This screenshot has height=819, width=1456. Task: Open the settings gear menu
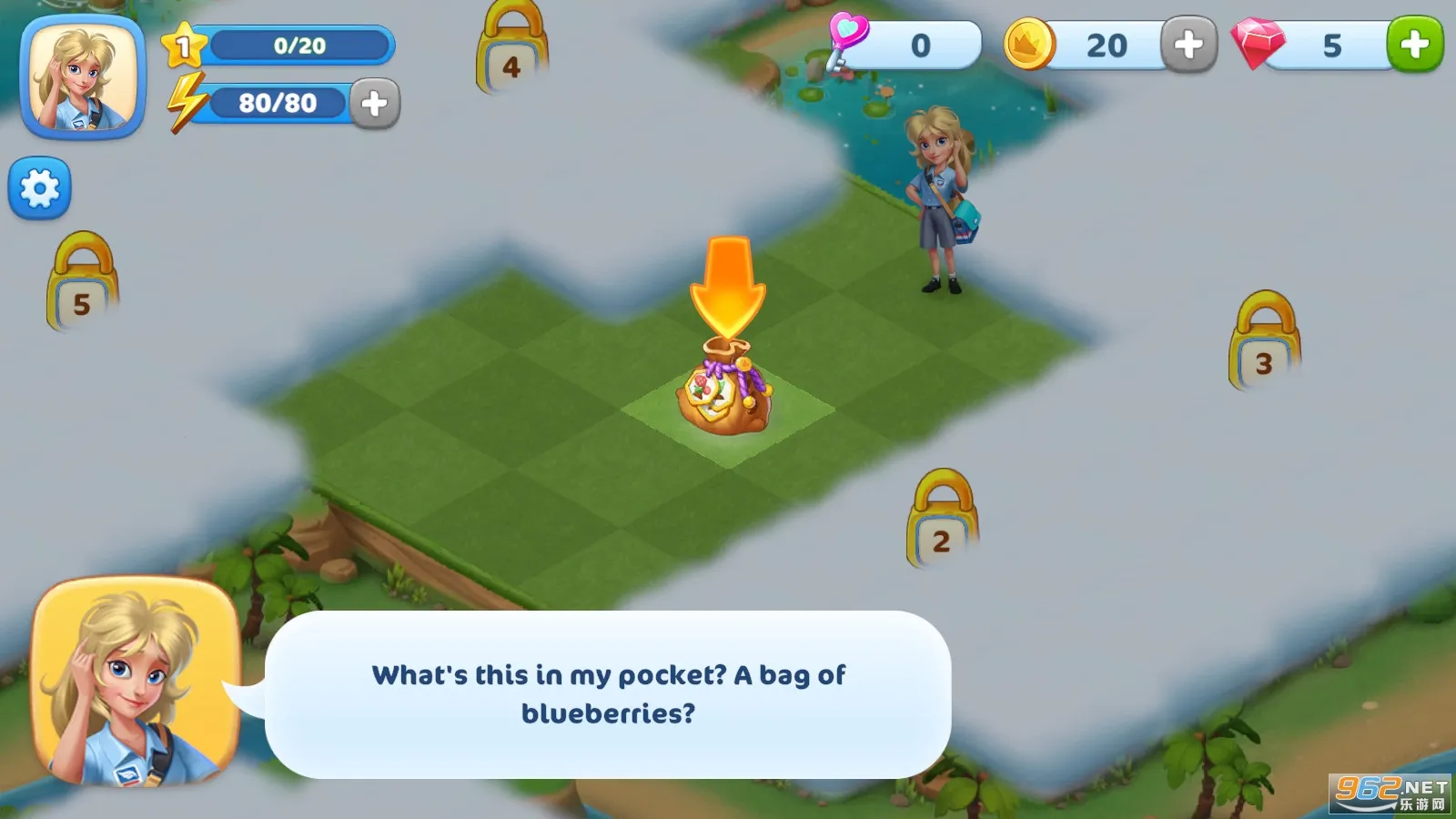pyautogui.click(x=39, y=187)
